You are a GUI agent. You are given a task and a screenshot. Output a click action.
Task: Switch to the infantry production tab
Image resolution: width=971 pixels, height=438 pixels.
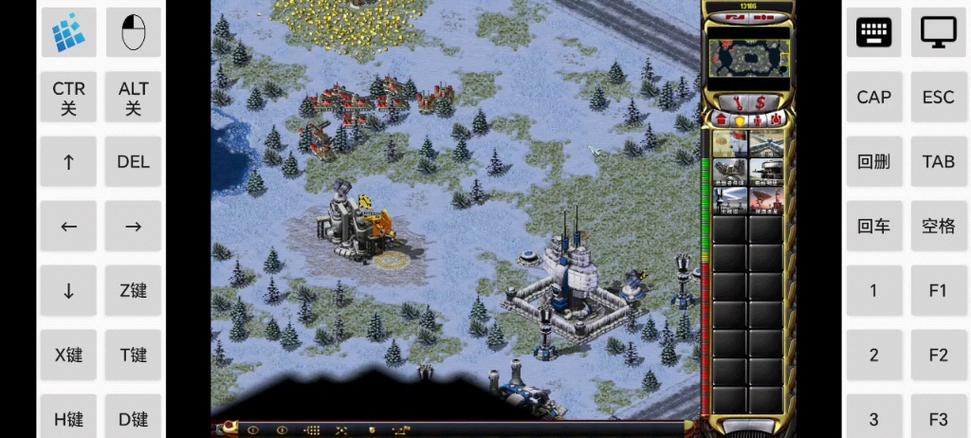[757, 120]
